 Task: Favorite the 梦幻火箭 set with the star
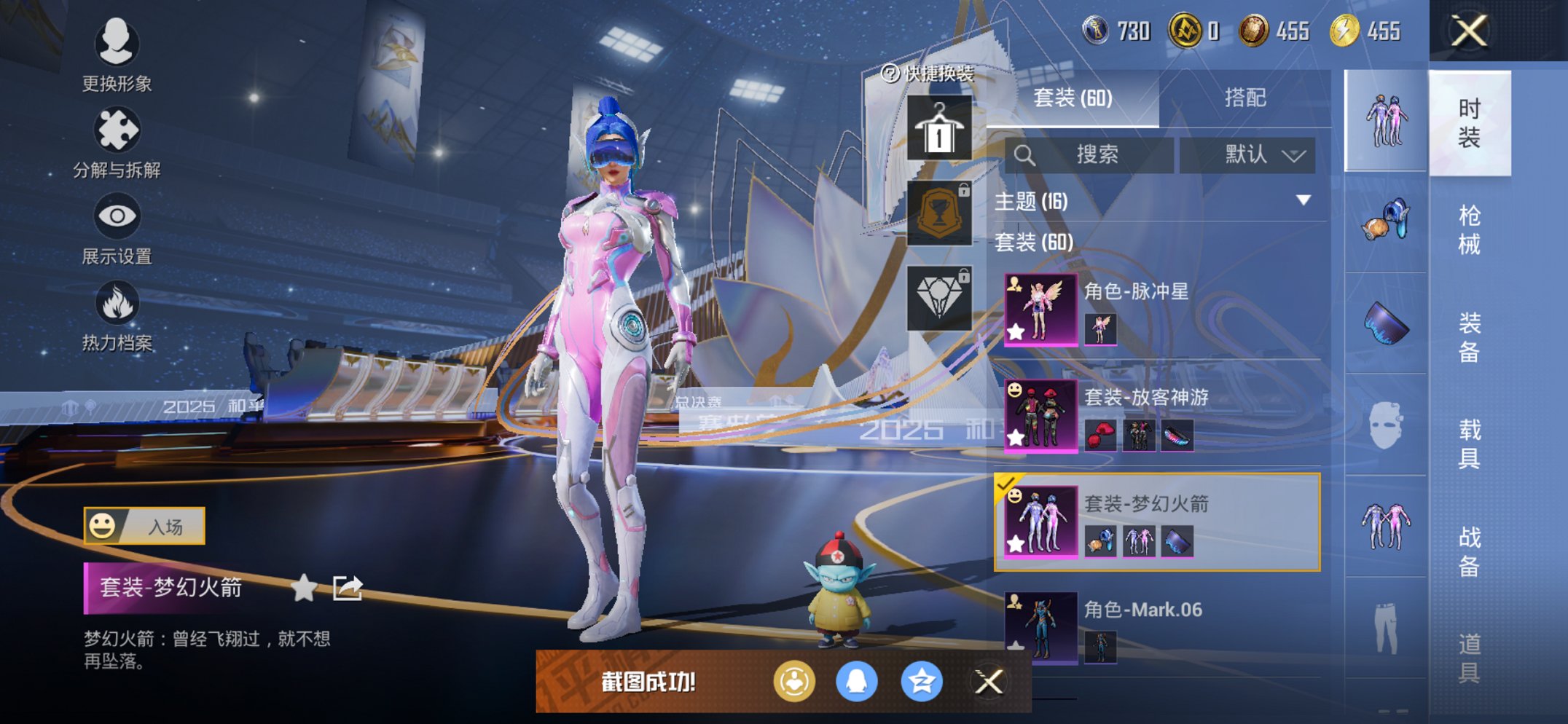click(x=304, y=588)
